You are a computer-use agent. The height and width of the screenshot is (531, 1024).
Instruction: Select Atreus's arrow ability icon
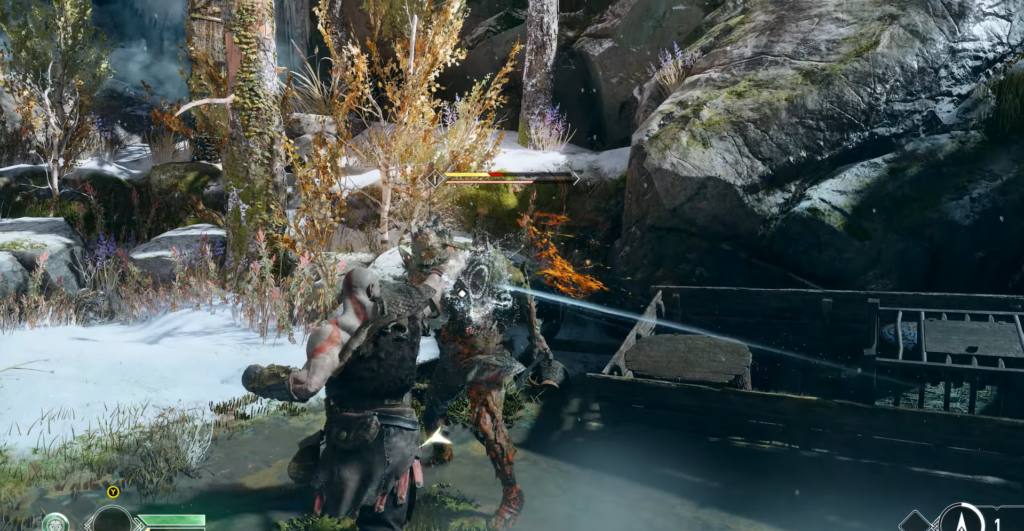click(962, 518)
